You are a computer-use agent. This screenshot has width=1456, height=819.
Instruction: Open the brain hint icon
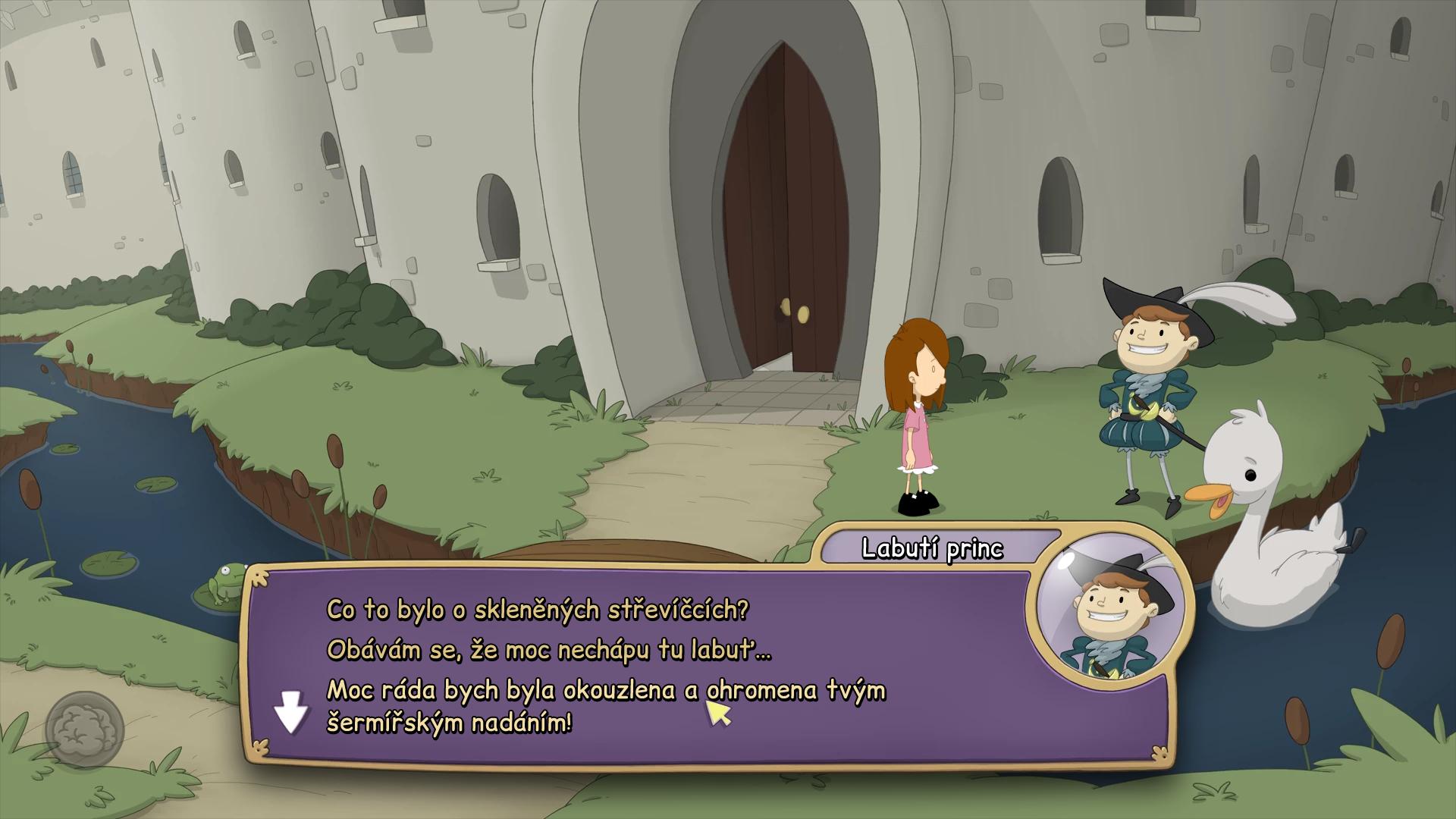coord(83,730)
